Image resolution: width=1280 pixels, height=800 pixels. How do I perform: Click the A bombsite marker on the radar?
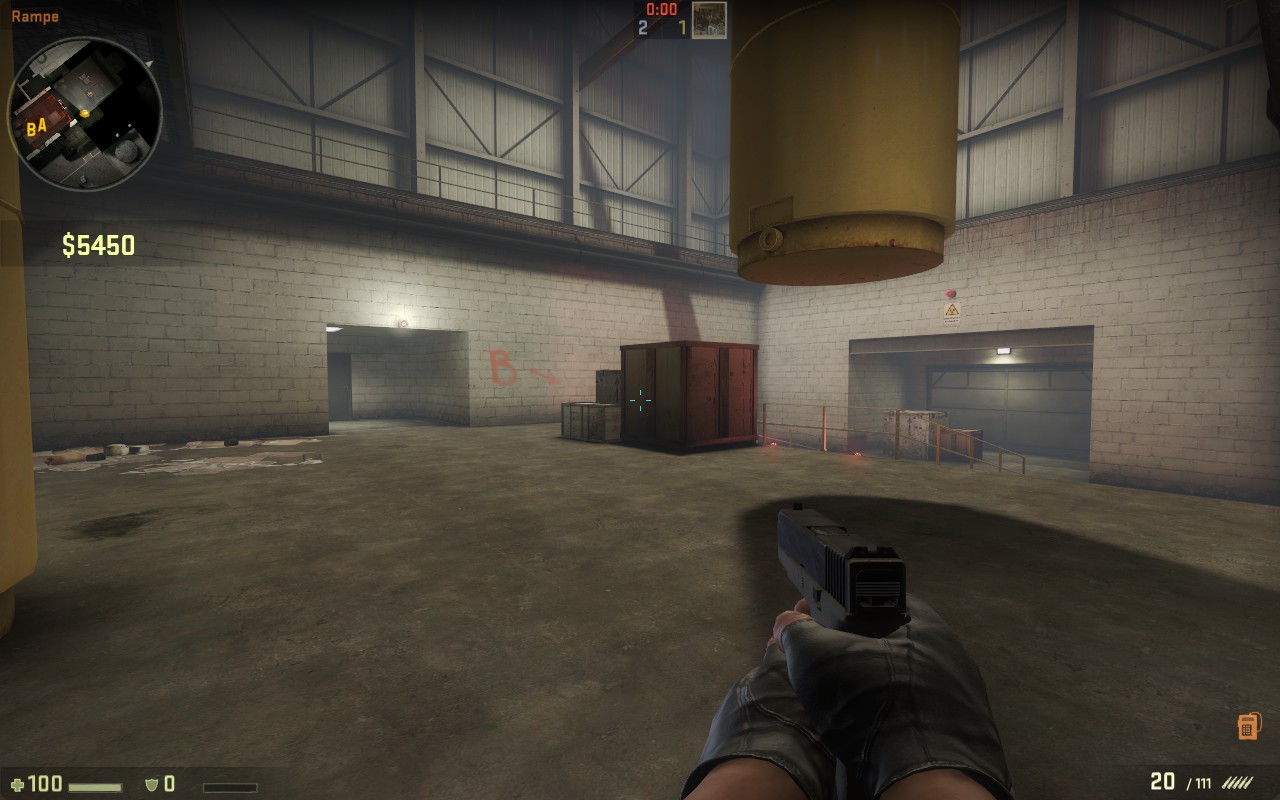pos(42,126)
